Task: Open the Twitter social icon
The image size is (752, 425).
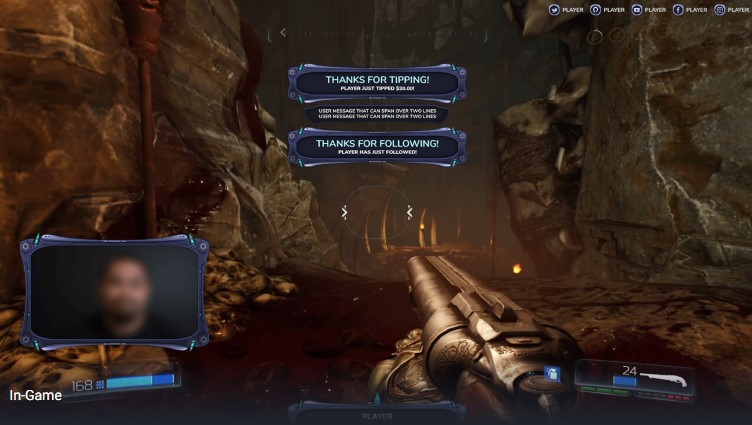Action: click(x=554, y=9)
